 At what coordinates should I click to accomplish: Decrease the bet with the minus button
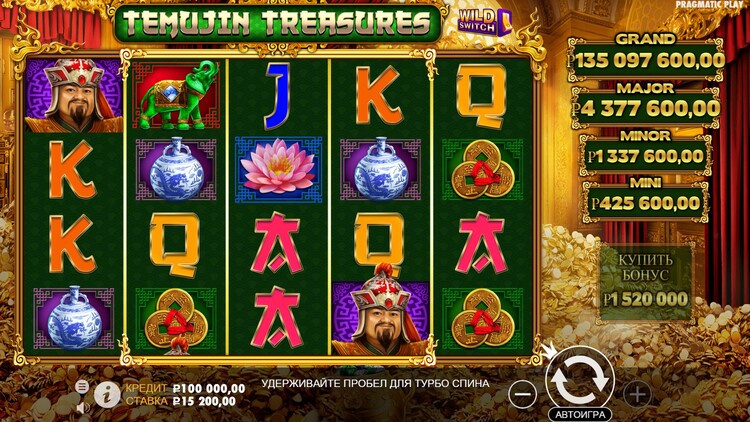522,393
